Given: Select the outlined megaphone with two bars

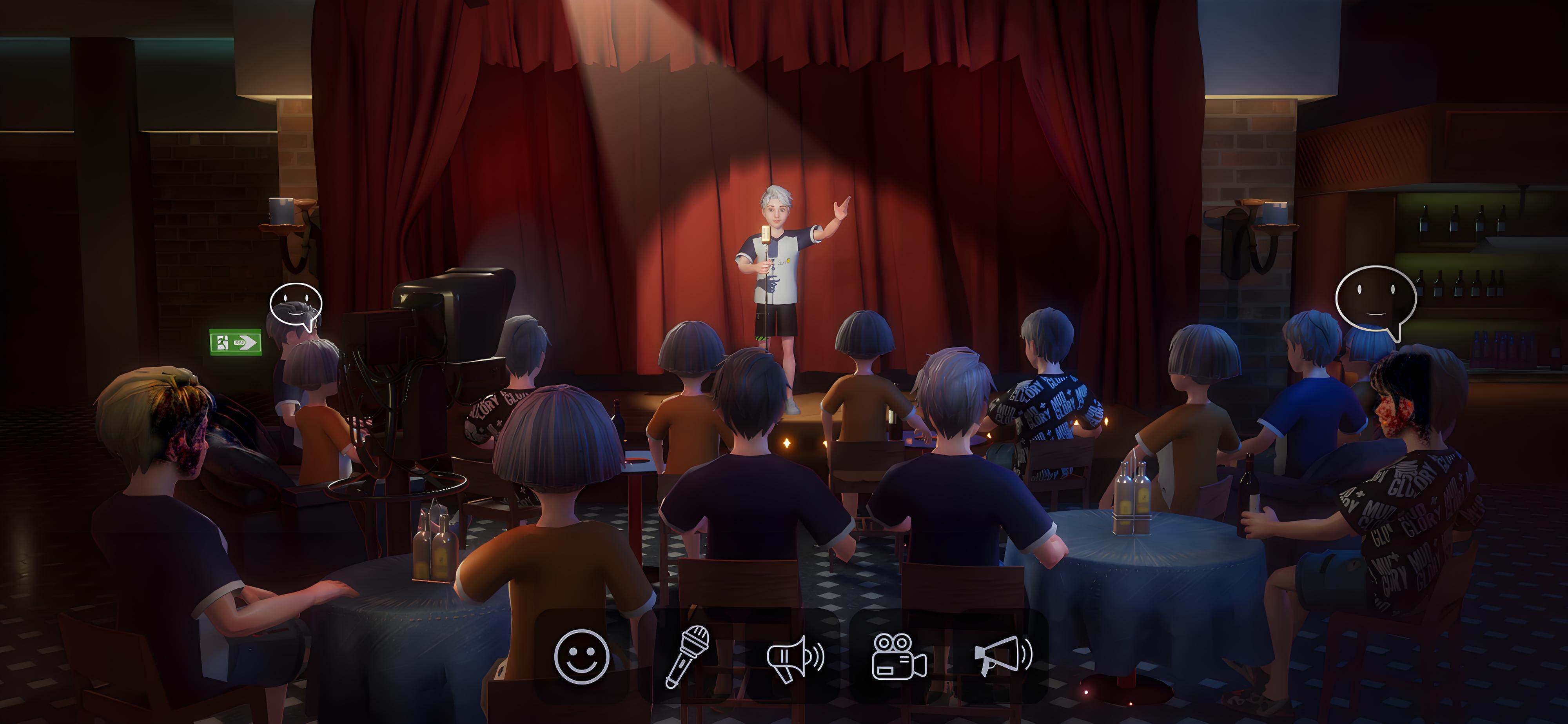Looking at the screenshot, I should (x=794, y=658).
